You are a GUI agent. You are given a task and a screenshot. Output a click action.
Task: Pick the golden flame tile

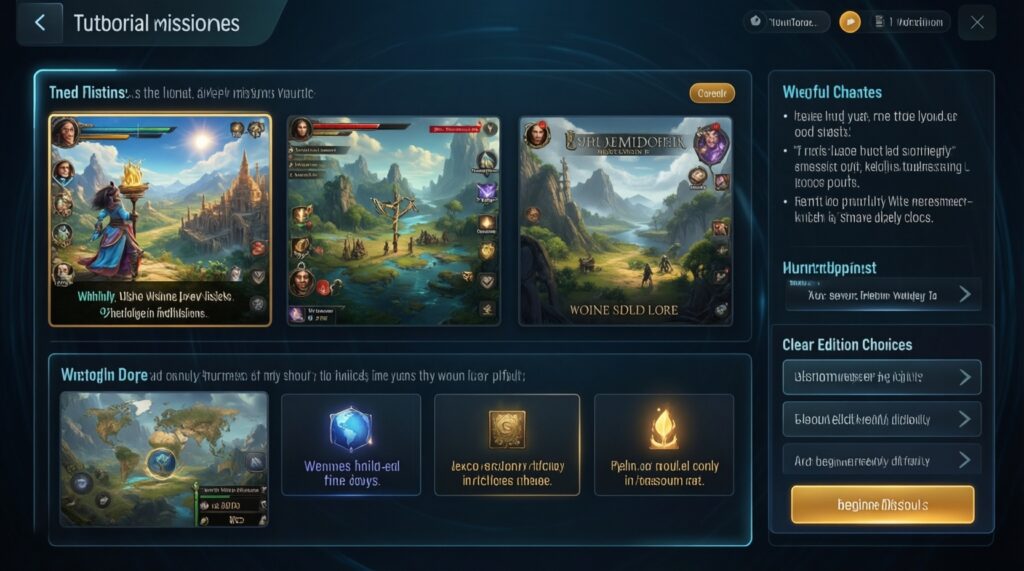664,444
